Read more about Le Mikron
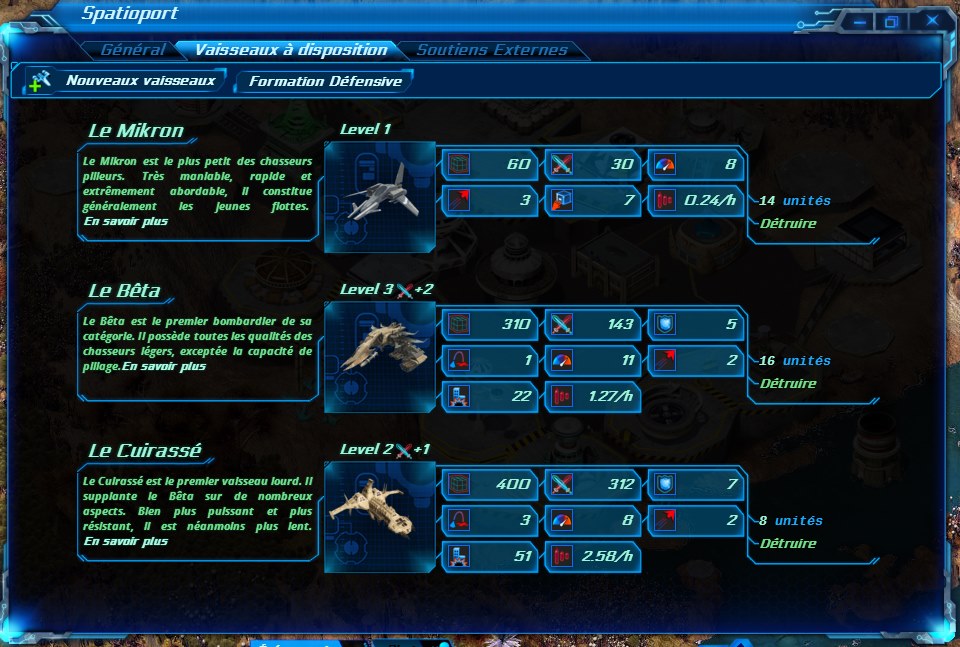This screenshot has width=960, height=647. tap(126, 221)
